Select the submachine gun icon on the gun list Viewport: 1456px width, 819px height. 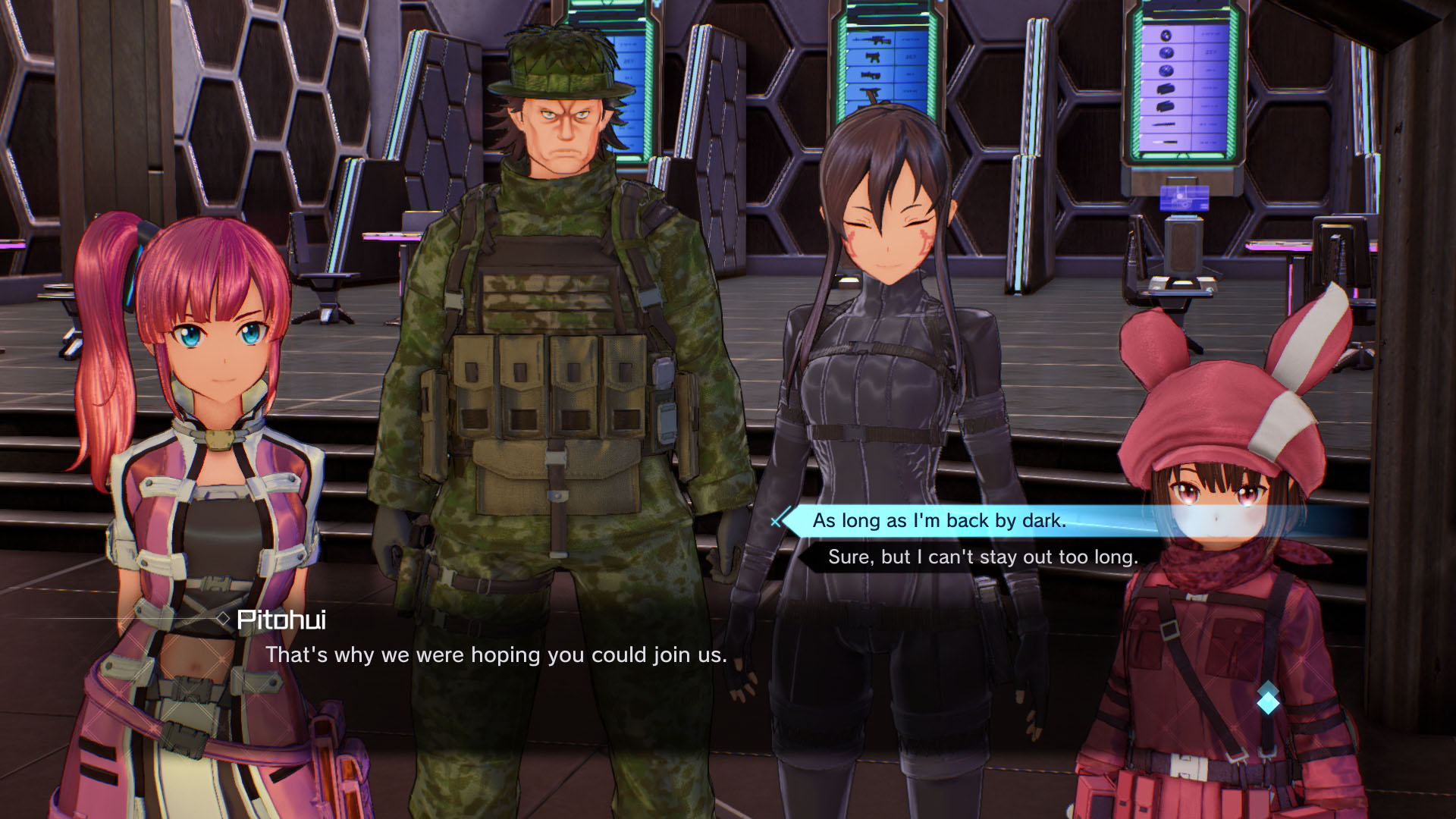874,58
